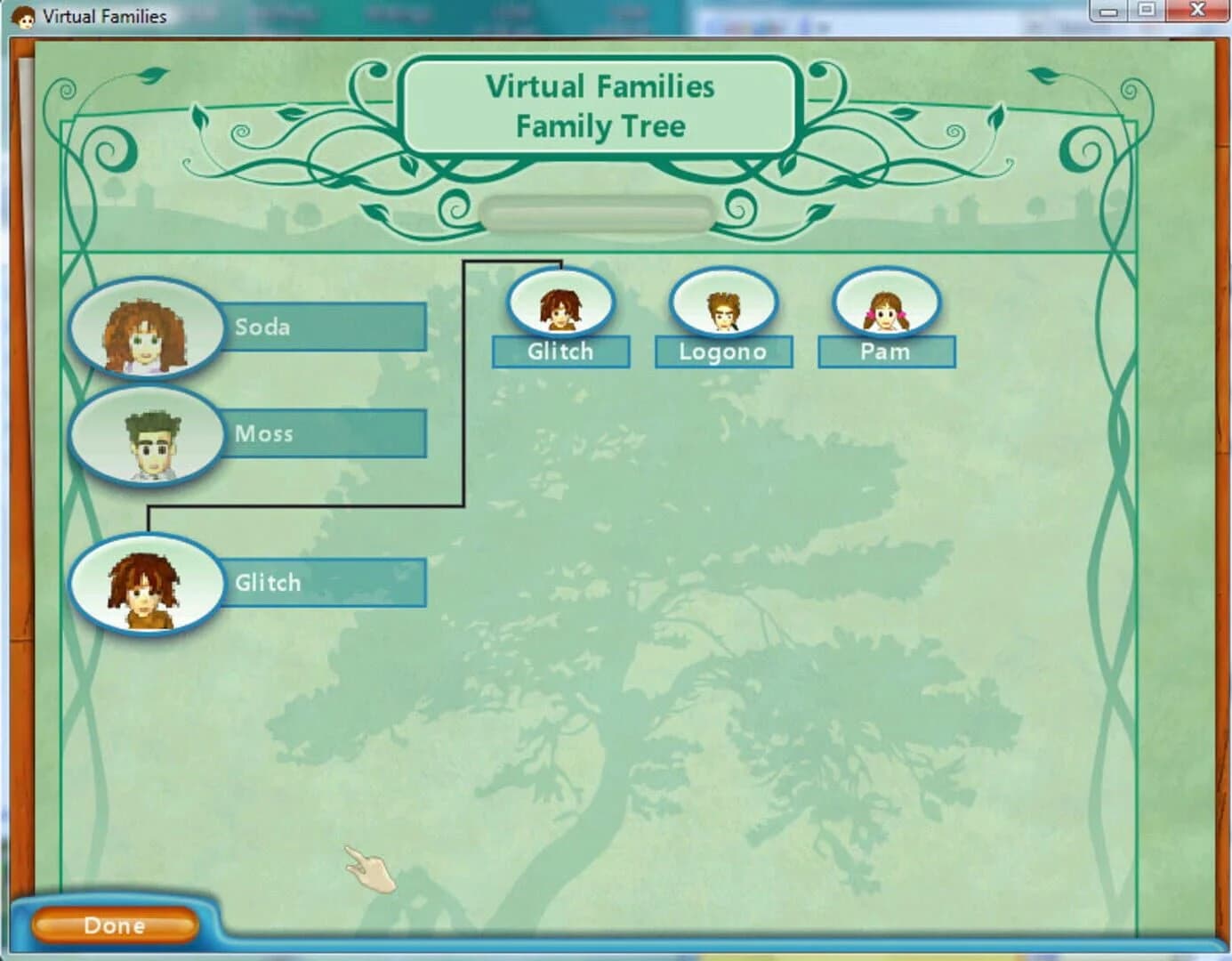Click the connecting line between Glitch and parents
Screen dimensions: 1232x961
point(467,383)
